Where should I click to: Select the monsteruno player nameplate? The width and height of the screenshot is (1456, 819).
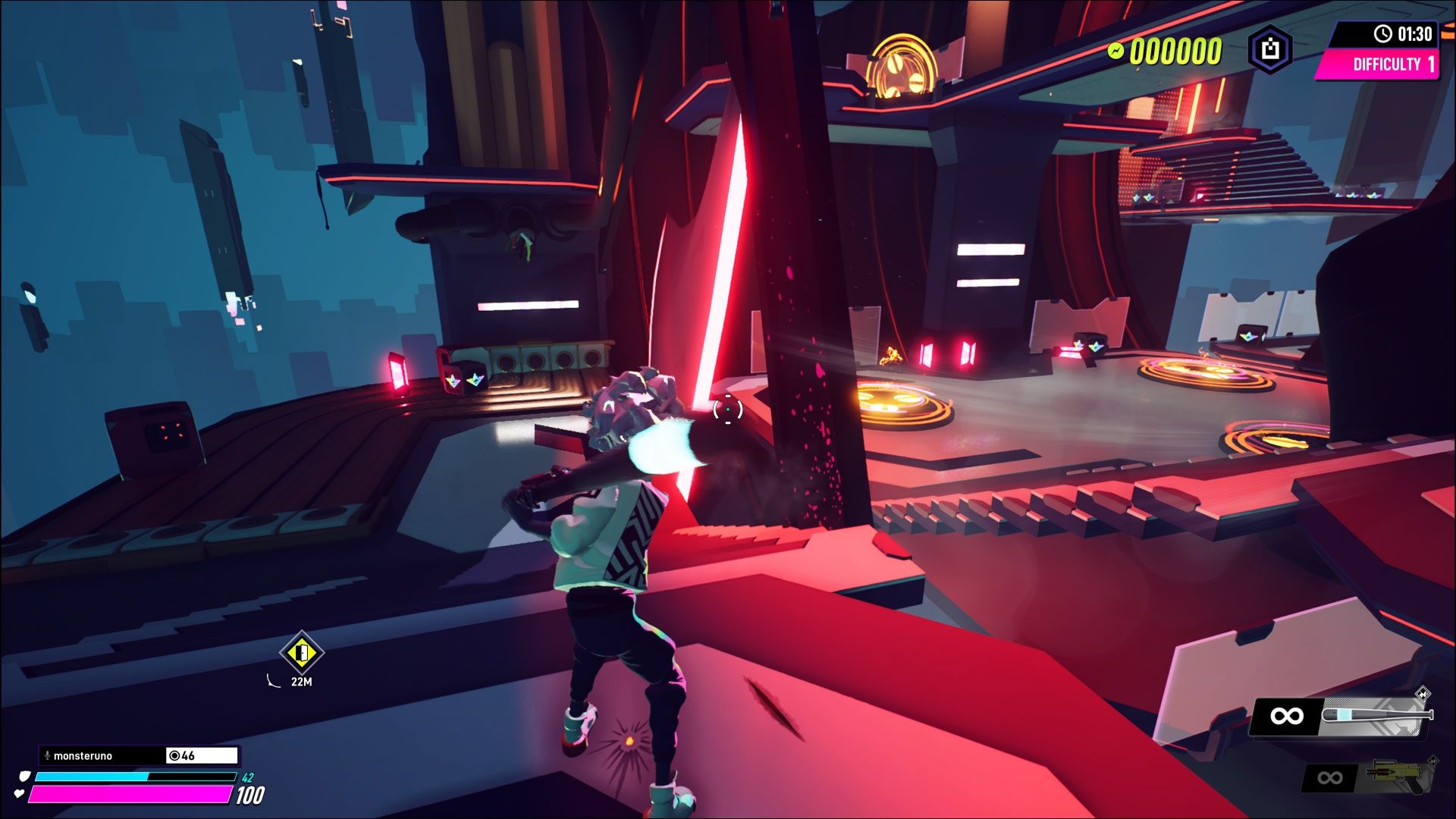point(102,755)
